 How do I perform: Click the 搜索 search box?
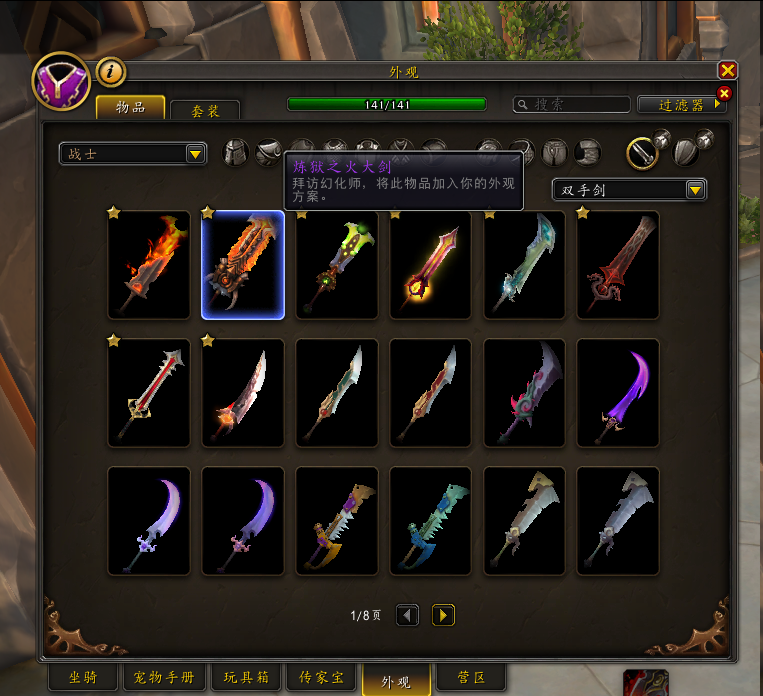pos(572,104)
